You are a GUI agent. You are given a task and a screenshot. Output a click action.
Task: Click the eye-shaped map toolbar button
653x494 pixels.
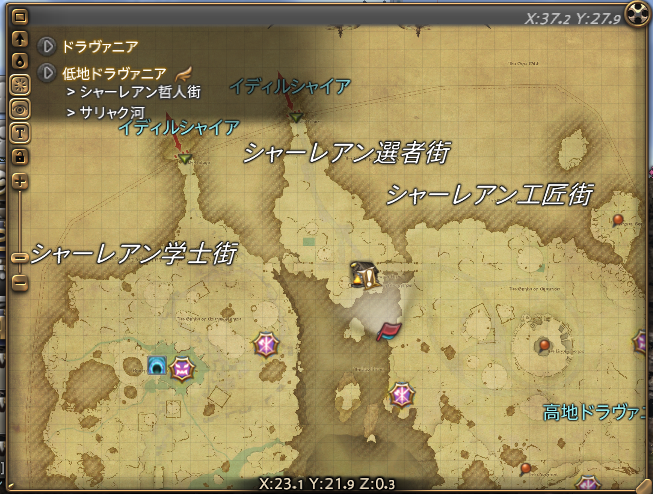(x=19, y=108)
